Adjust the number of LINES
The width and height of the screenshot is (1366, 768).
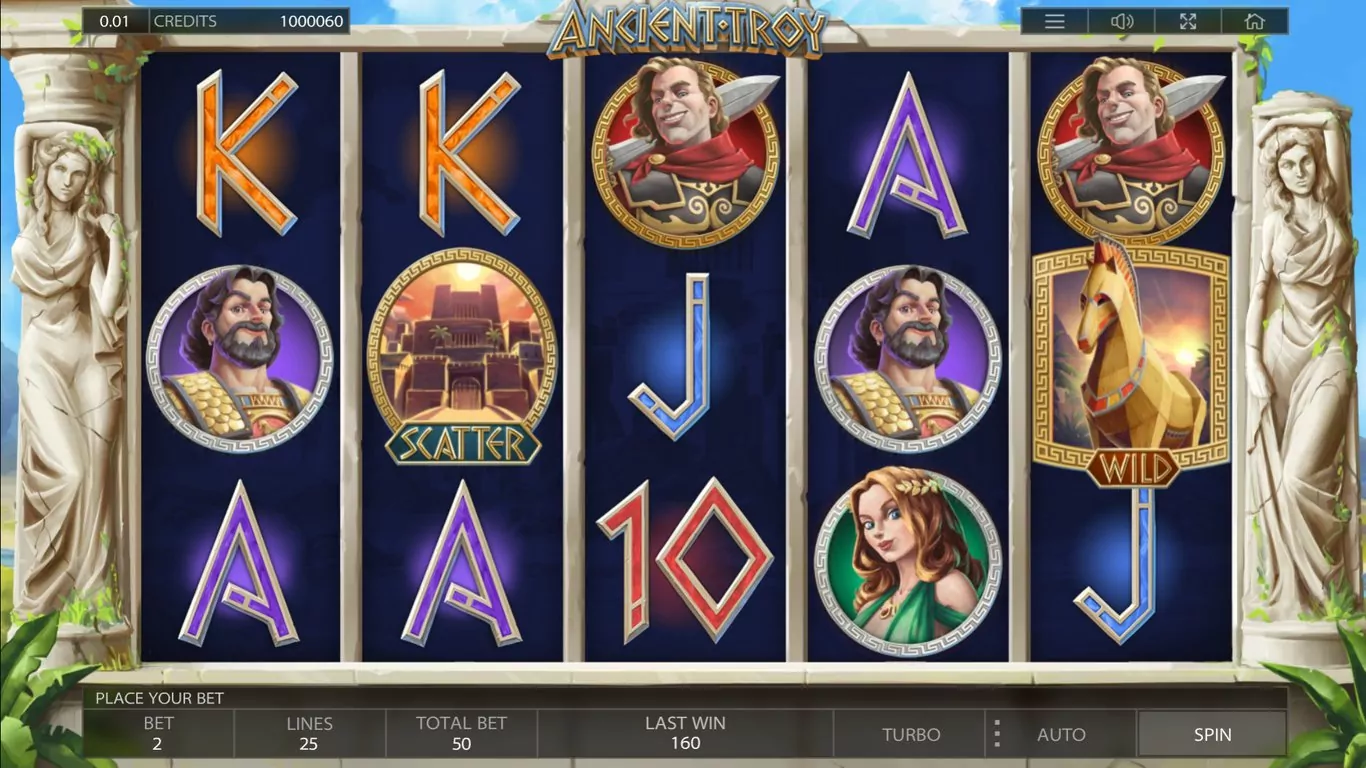[309, 734]
